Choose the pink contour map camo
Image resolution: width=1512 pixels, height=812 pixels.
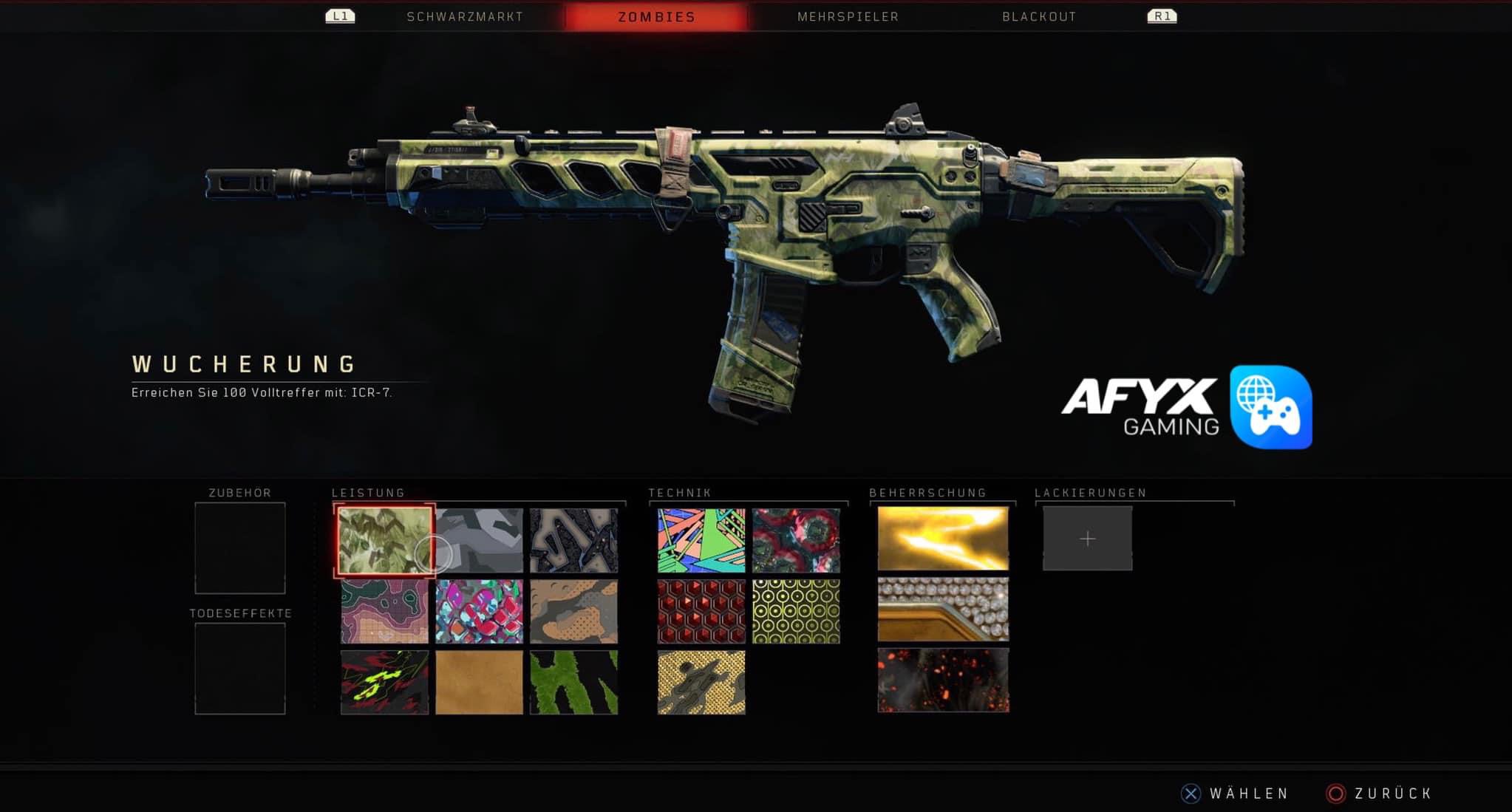coord(384,611)
